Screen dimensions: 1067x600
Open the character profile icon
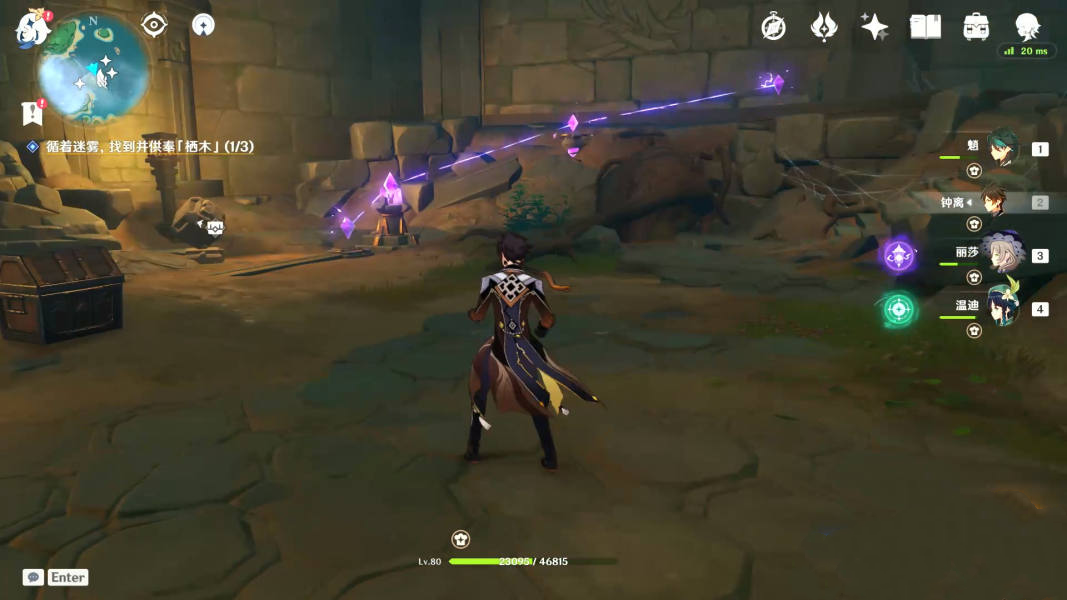pos(1027,27)
